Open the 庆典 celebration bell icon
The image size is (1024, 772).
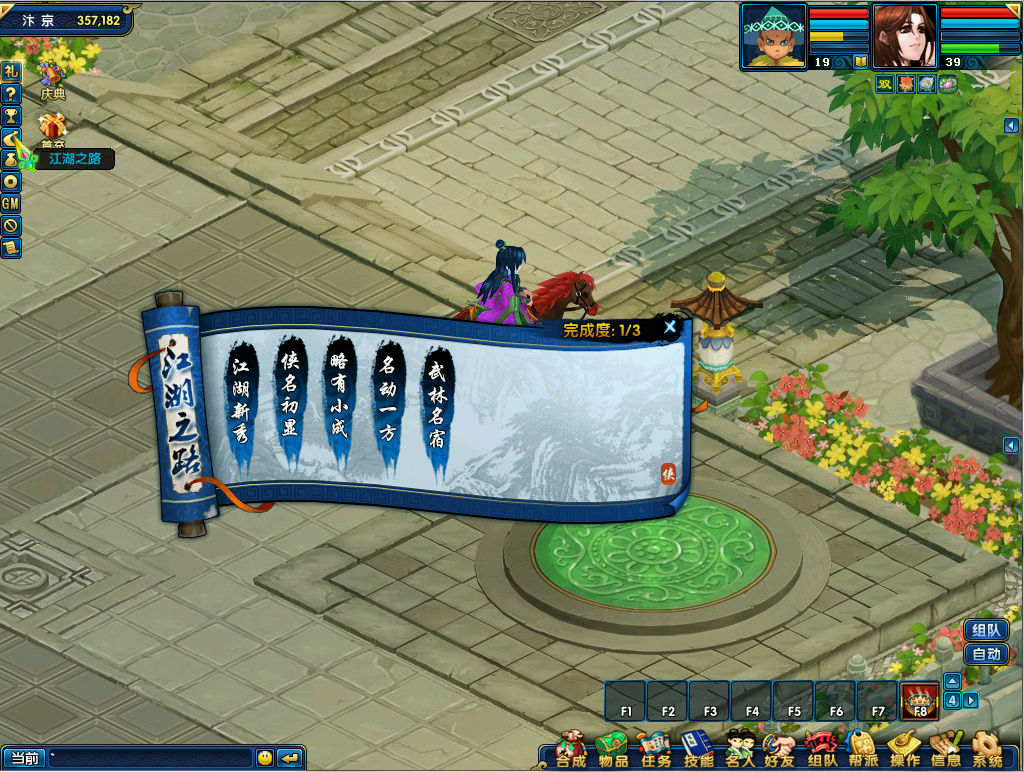pyautogui.click(x=52, y=76)
